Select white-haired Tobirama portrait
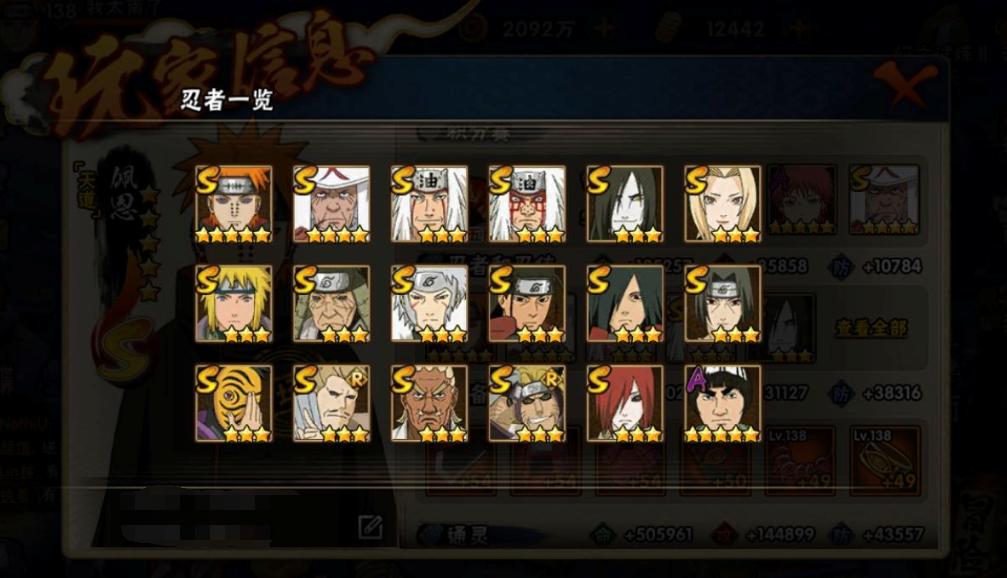Viewport: 1007px width, 578px height. pos(429,303)
